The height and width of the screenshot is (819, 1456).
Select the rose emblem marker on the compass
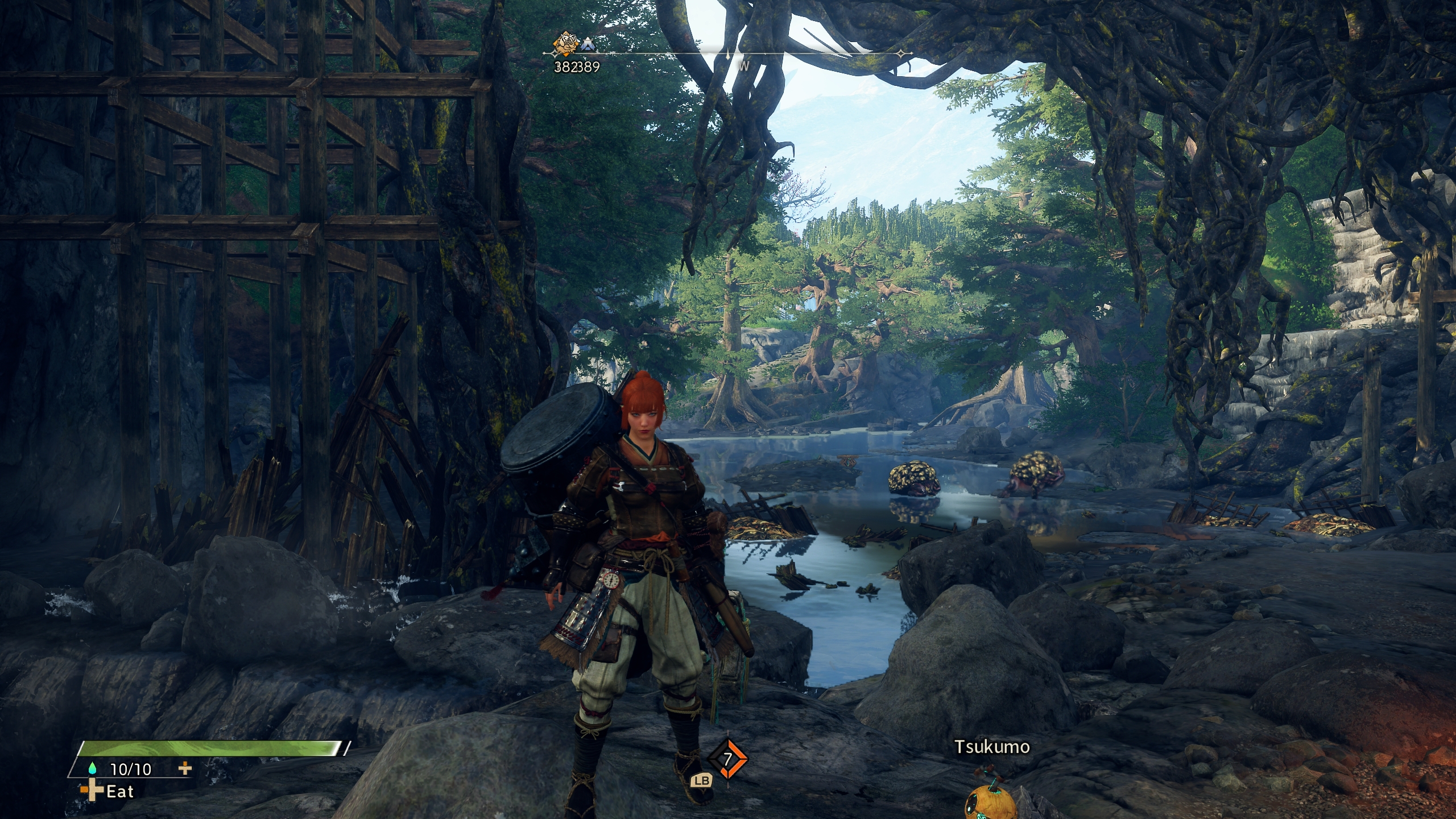tap(565, 43)
